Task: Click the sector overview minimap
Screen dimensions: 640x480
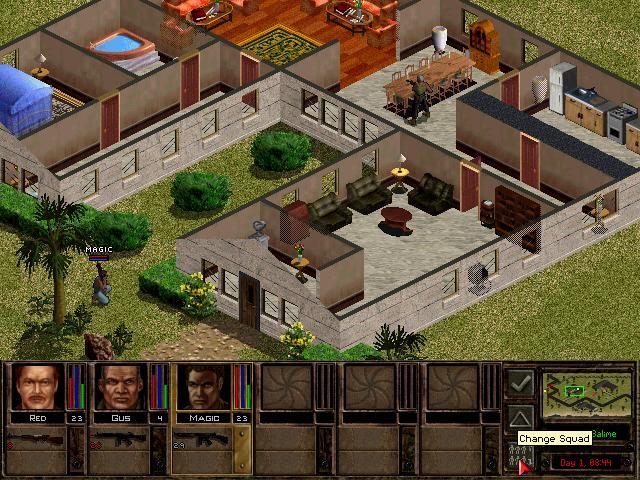Action: click(585, 394)
